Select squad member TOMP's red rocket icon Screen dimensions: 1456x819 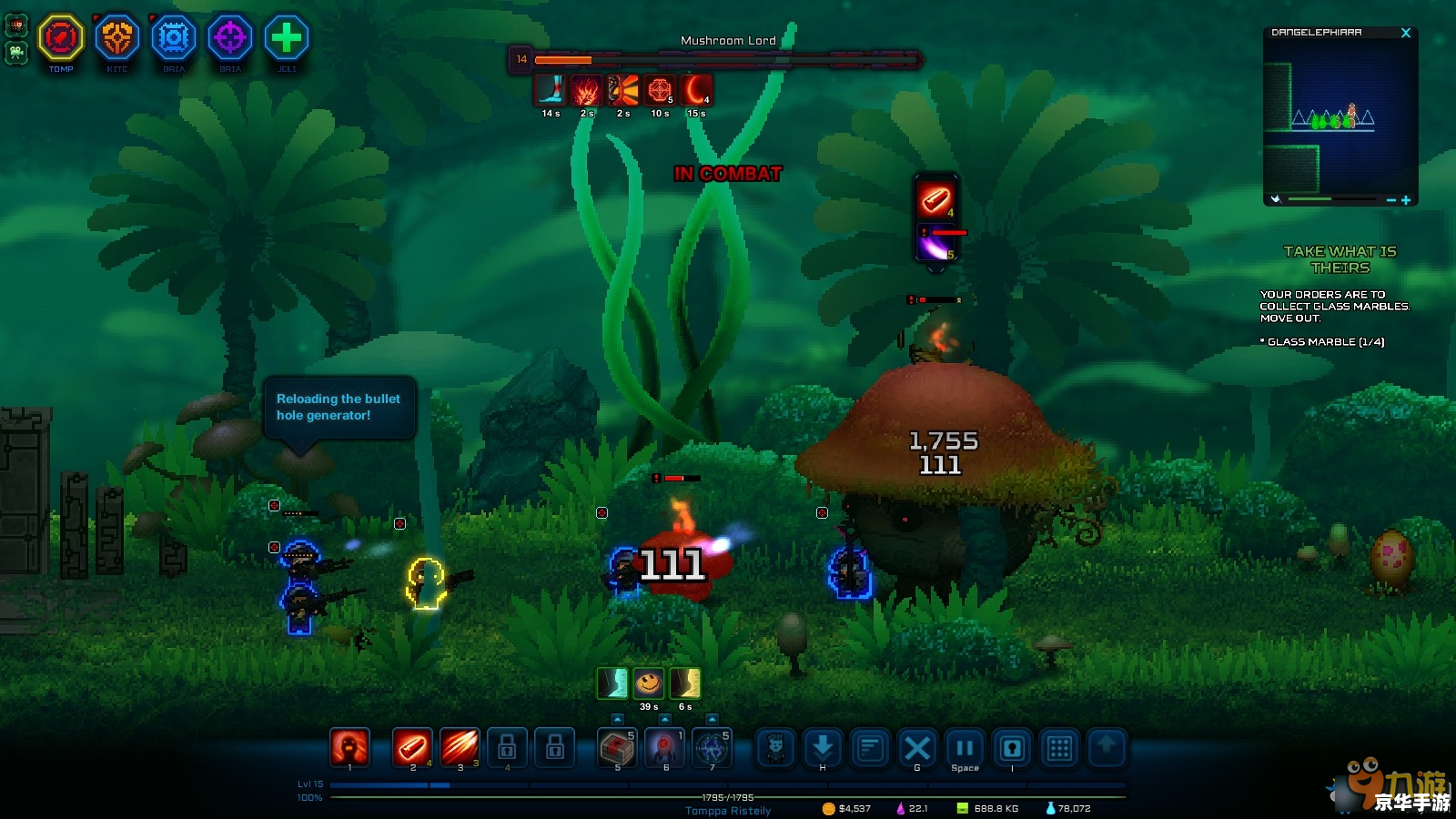click(x=61, y=38)
